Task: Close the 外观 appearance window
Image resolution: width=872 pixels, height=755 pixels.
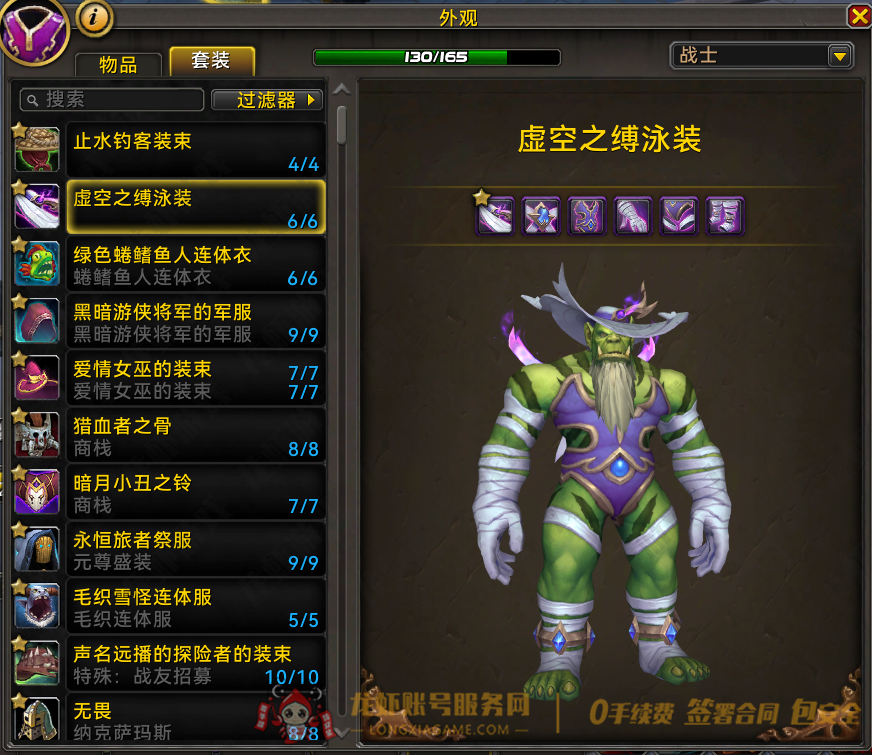Action: [858, 16]
